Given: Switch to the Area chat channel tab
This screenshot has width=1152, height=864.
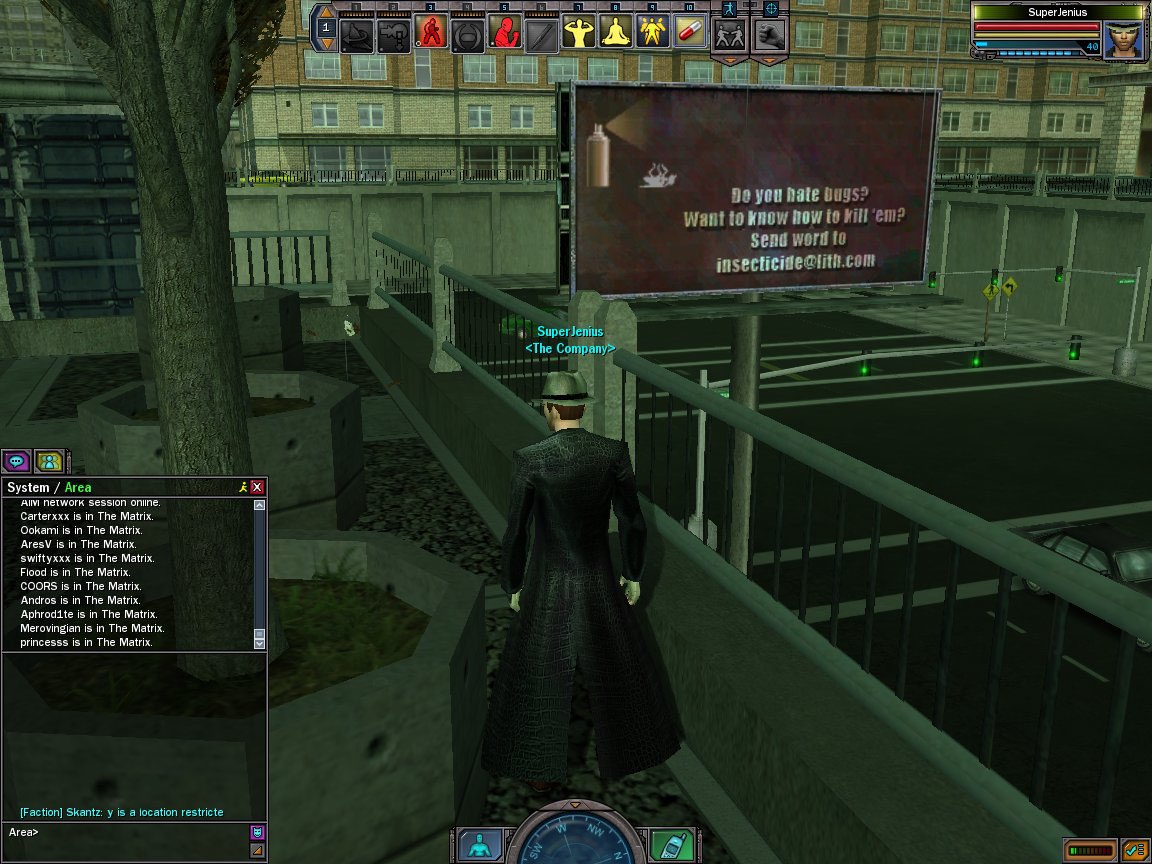Looking at the screenshot, I should click(78, 487).
